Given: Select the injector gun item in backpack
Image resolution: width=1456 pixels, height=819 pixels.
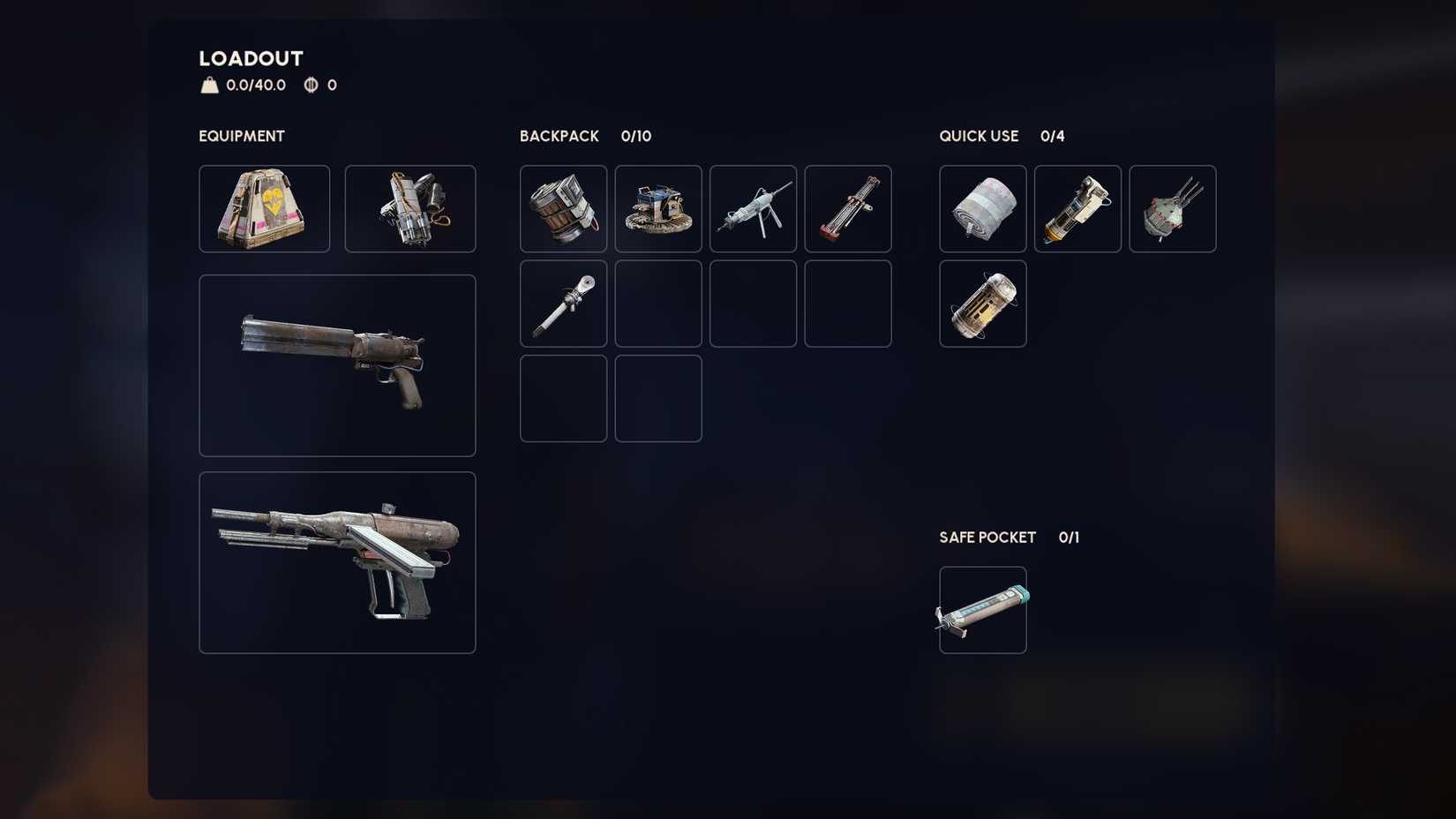Looking at the screenshot, I should click(x=753, y=208).
